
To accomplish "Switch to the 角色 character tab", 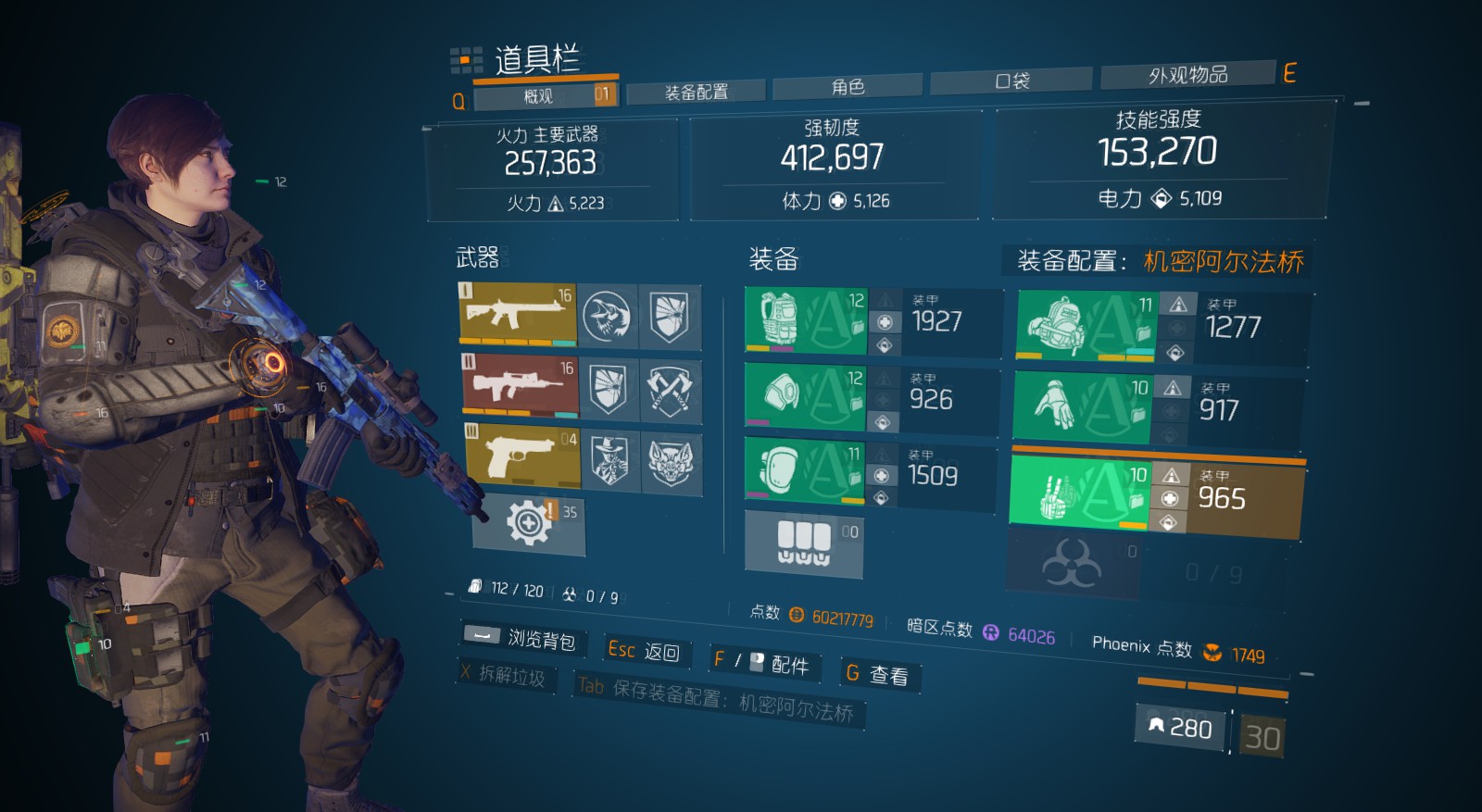I will [x=848, y=87].
